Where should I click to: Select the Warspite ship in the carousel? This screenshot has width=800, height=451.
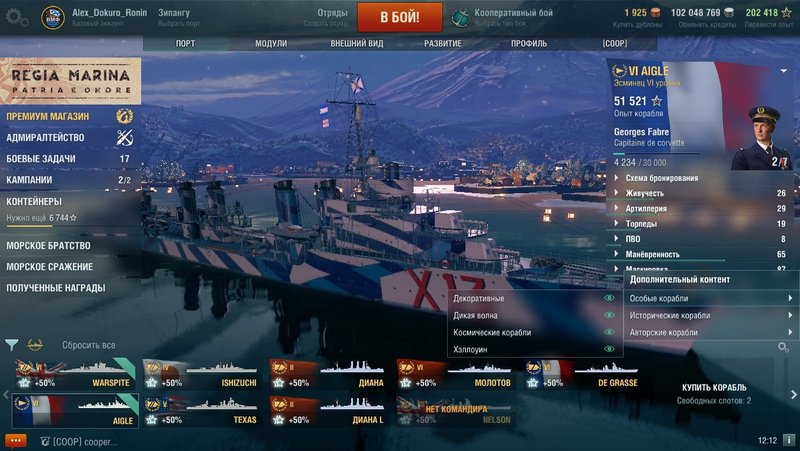click(75, 377)
